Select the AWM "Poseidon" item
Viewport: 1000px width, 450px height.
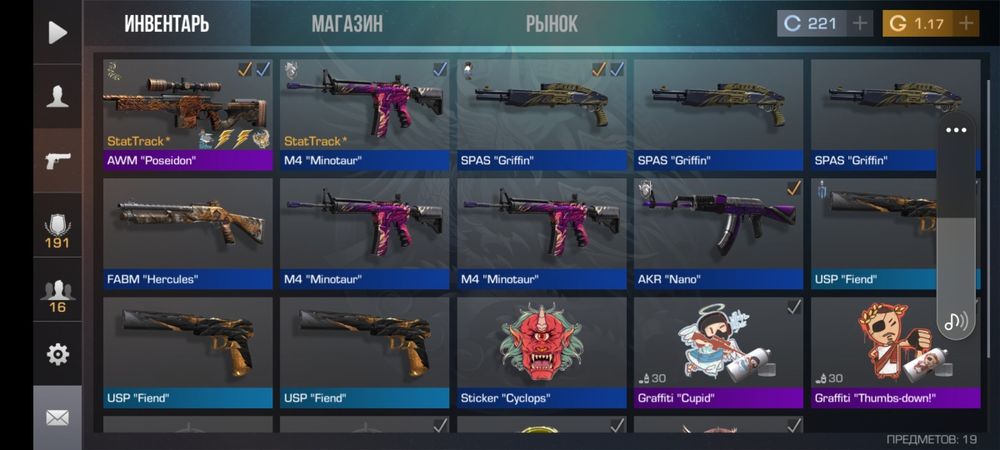[188, 113]
